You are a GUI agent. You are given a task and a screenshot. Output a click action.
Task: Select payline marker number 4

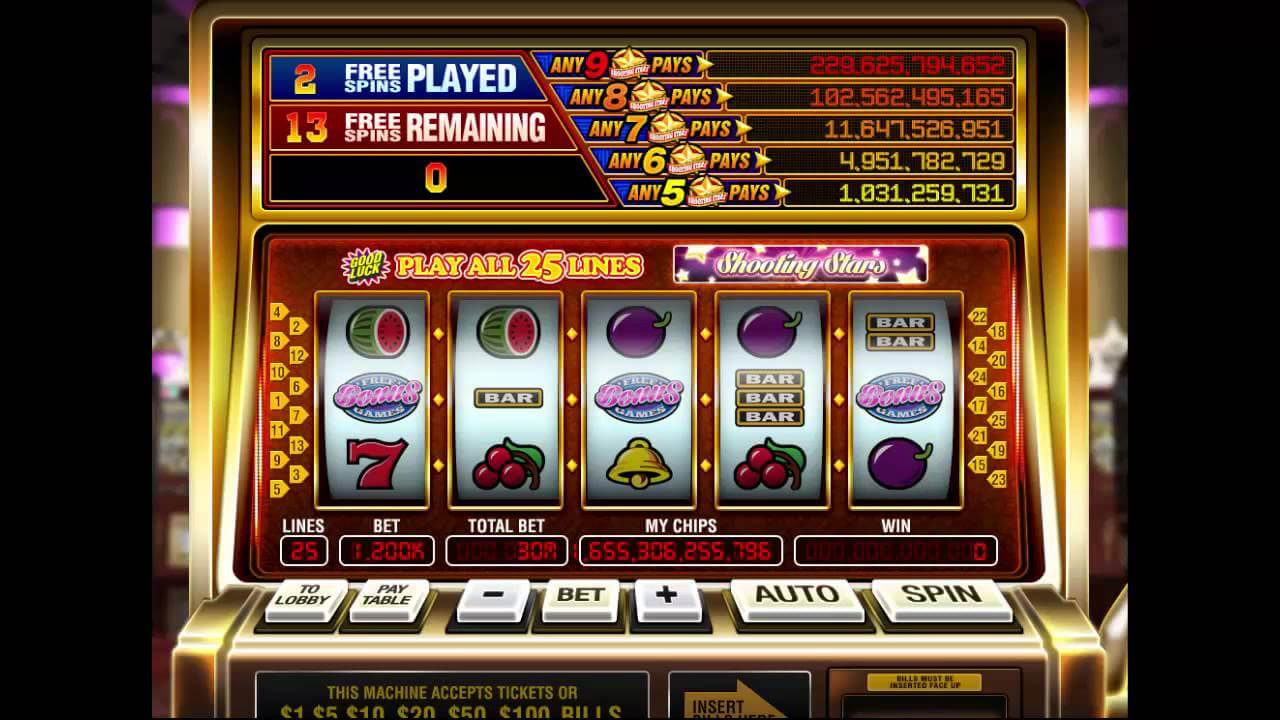pyautogui.click(x=279, y=312)
